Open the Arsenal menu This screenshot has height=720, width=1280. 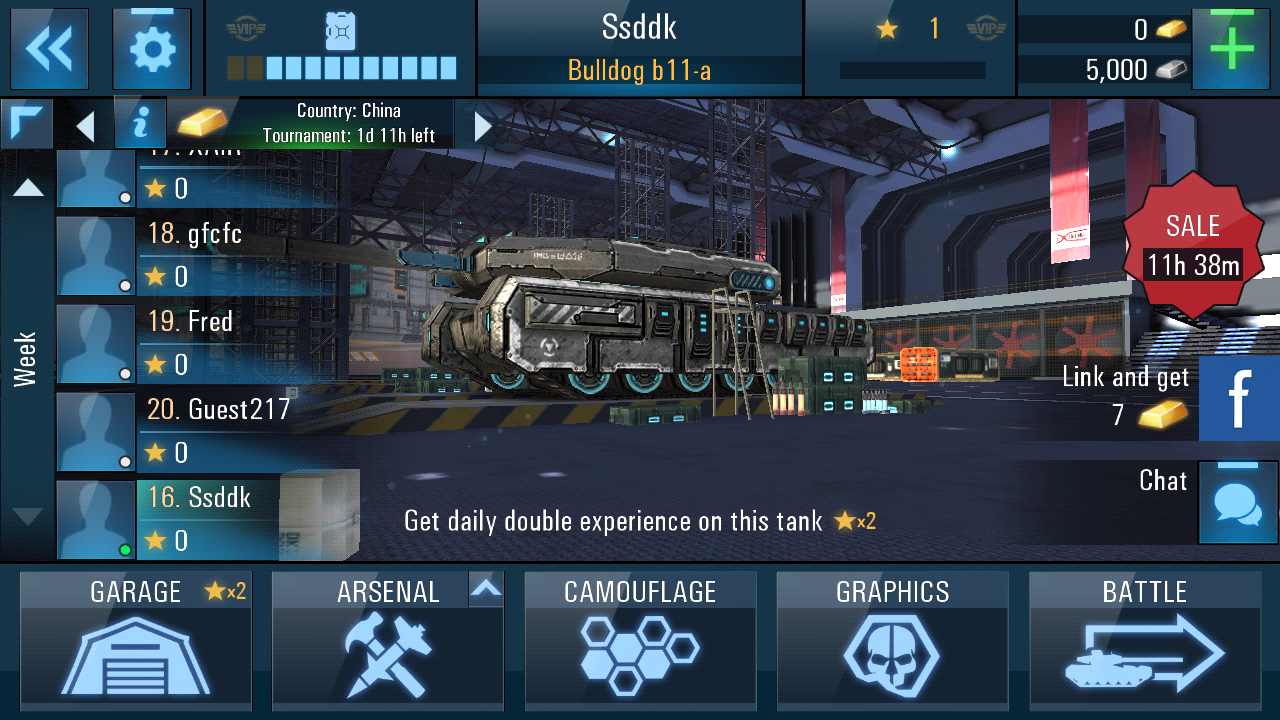pos(388,640)
